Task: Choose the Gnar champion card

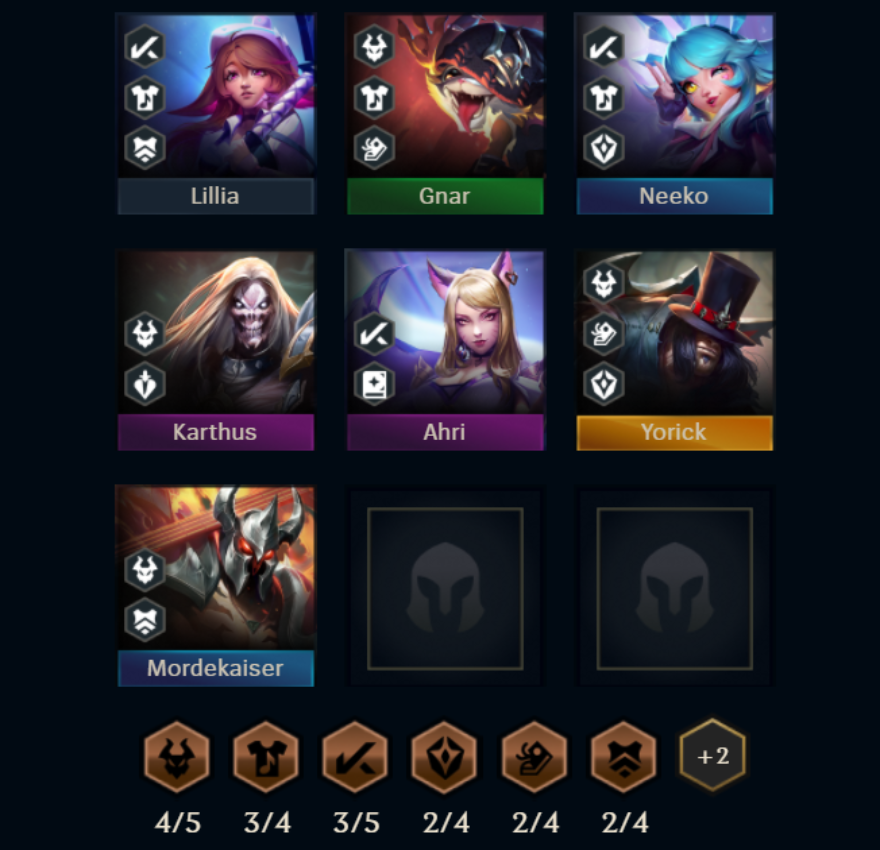Action: pos(445,113)
